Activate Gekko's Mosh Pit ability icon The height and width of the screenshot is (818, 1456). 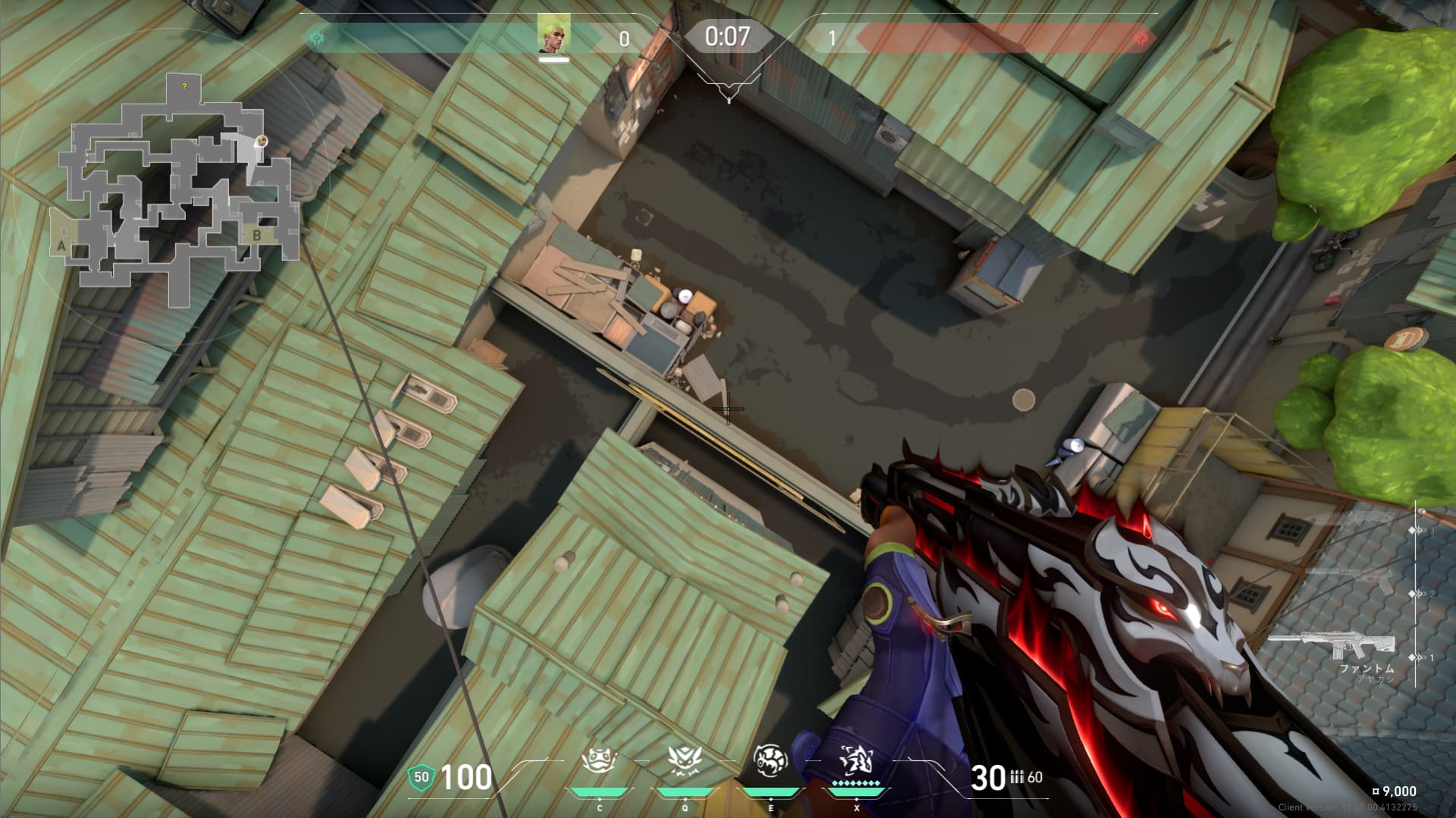[x=600, y=760]
